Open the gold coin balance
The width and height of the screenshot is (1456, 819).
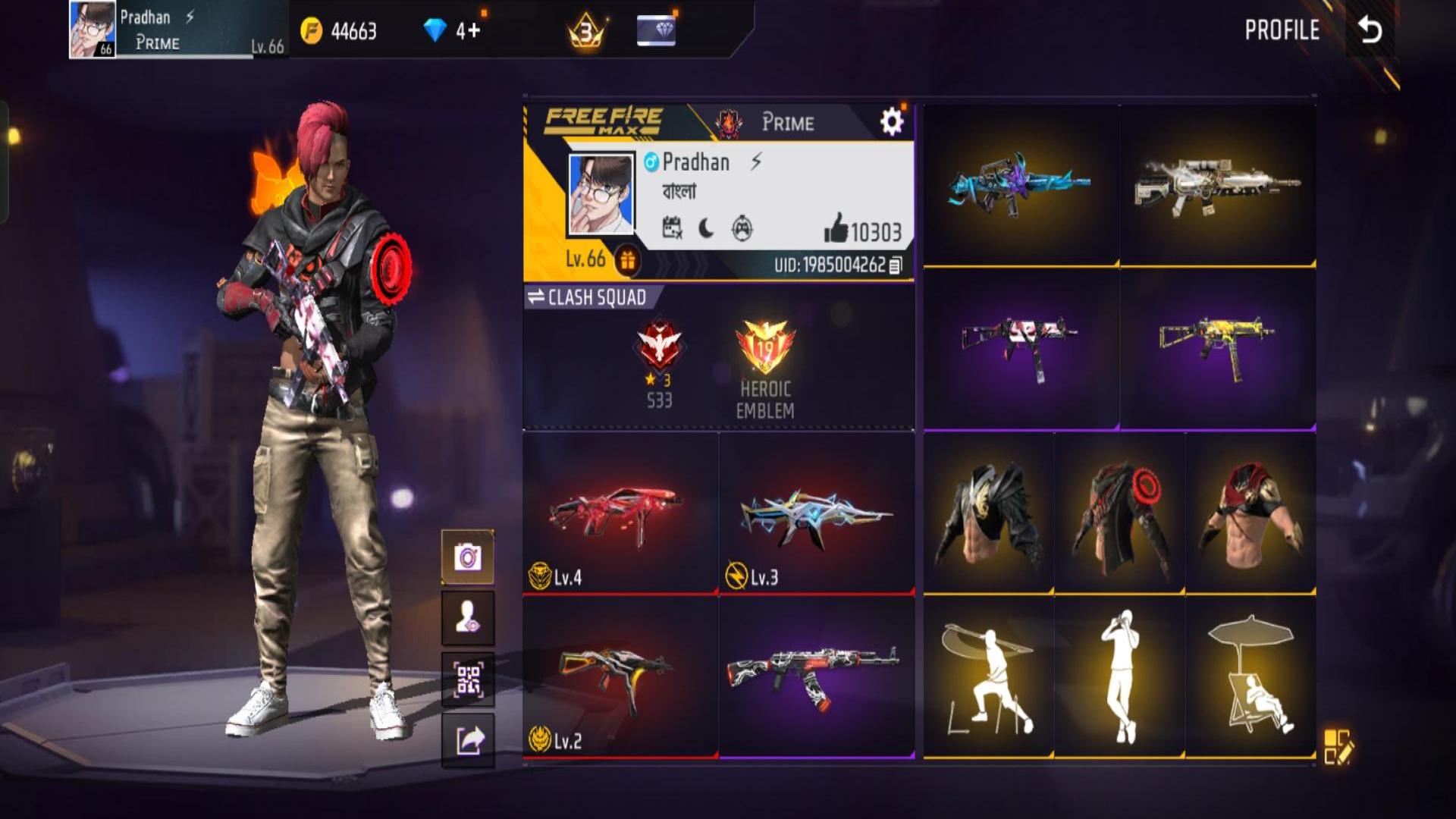339,31
